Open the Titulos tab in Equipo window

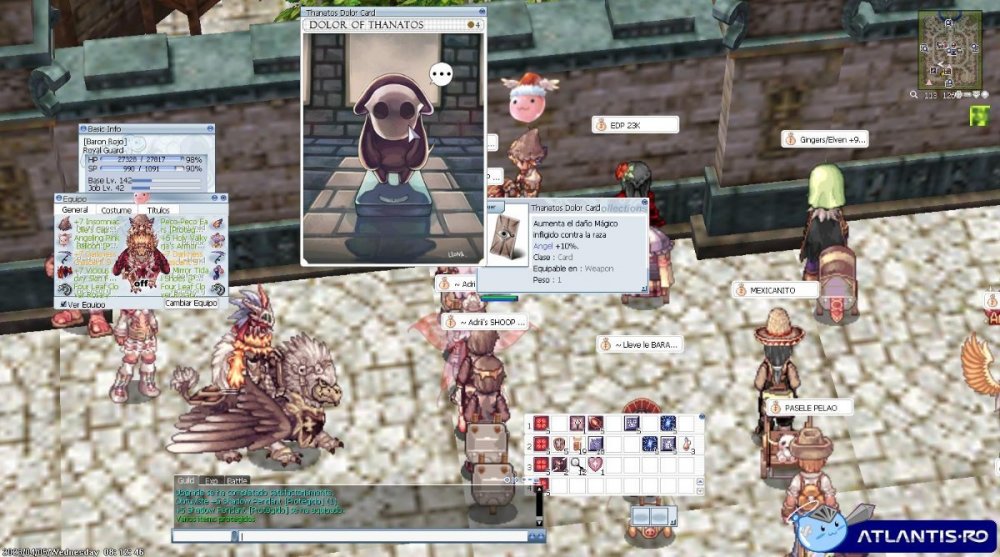point(158,210)
